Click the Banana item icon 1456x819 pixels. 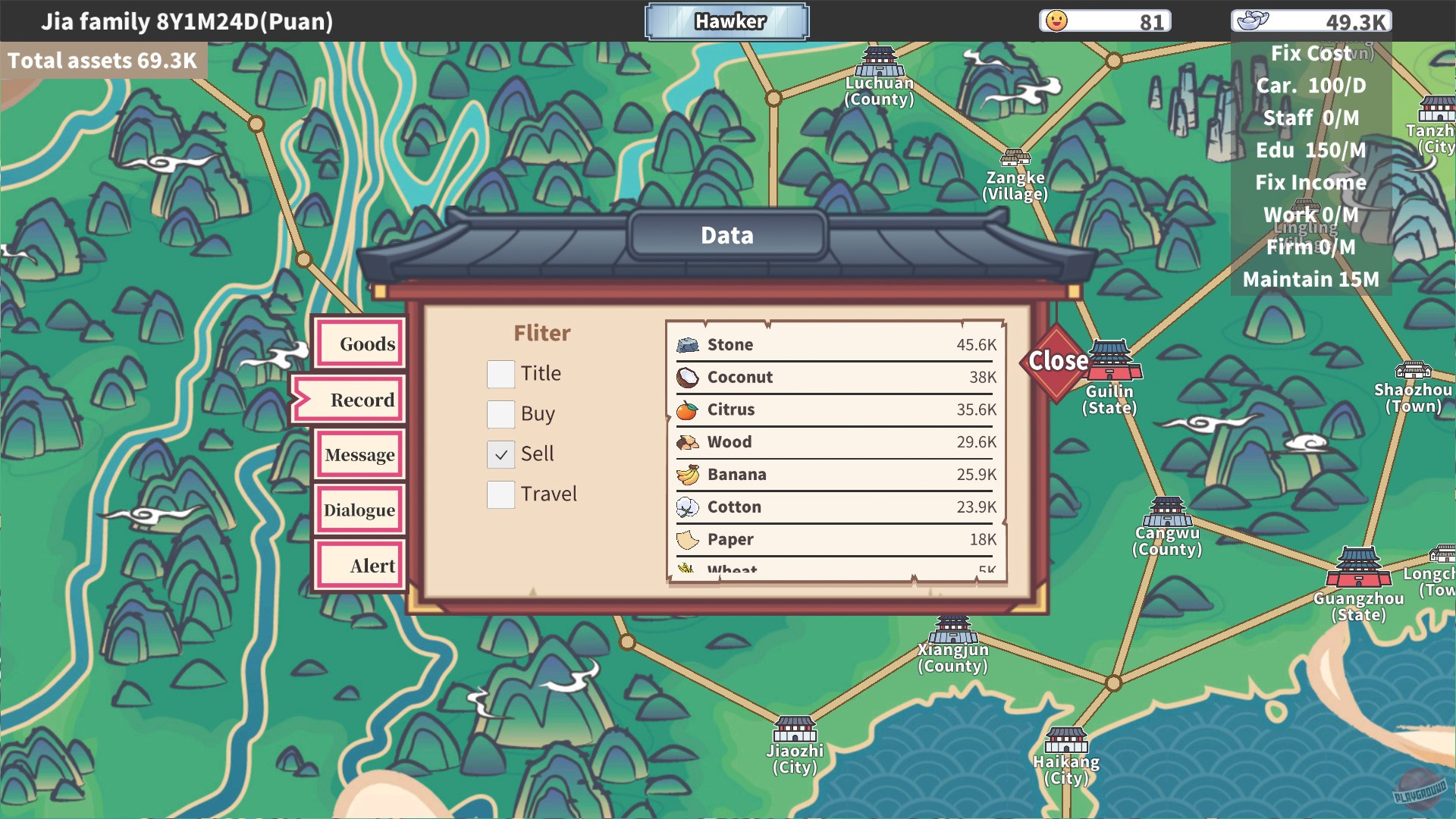[x=689, y=473]
